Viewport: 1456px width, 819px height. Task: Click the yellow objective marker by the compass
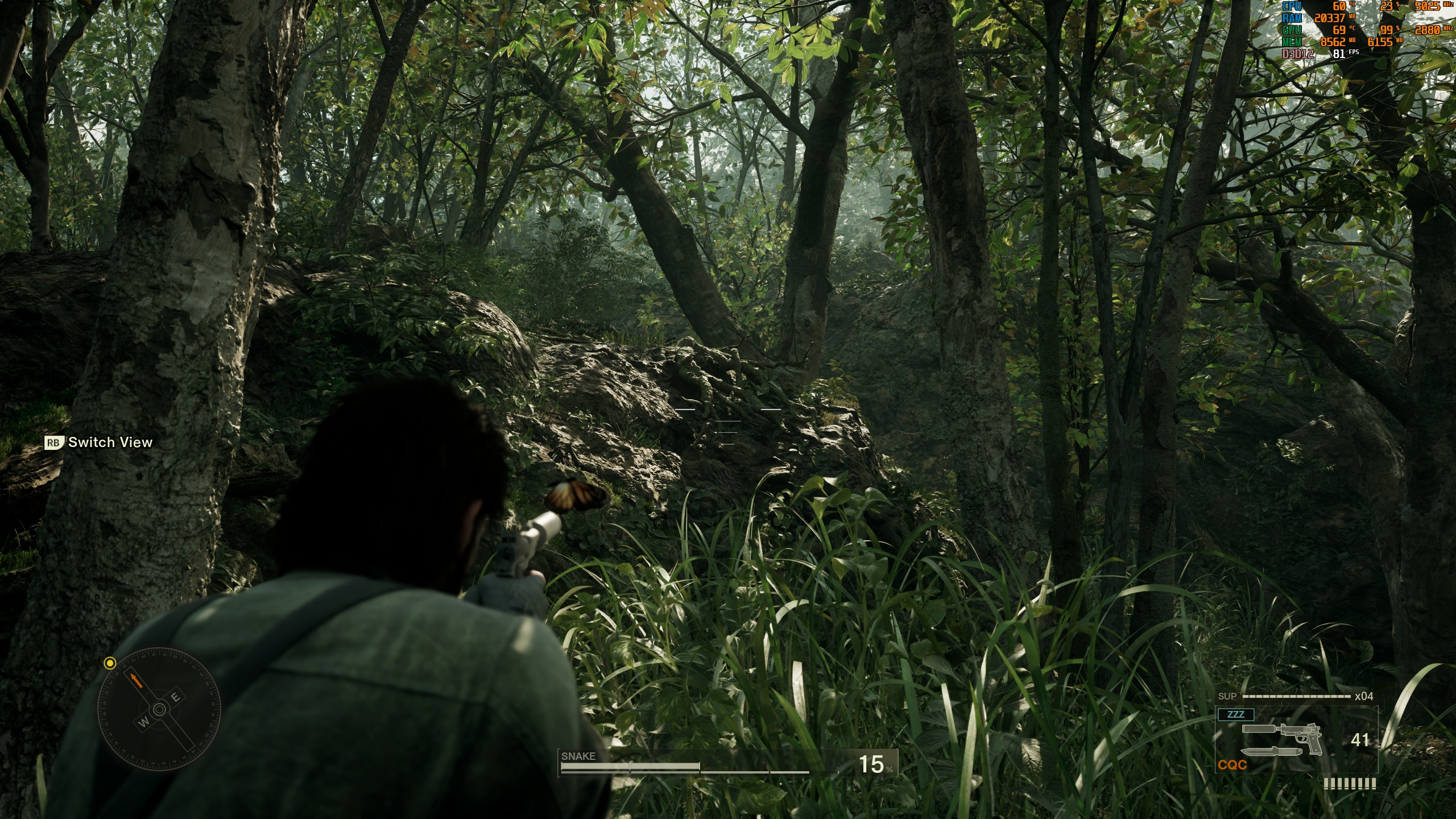point(110,663)
